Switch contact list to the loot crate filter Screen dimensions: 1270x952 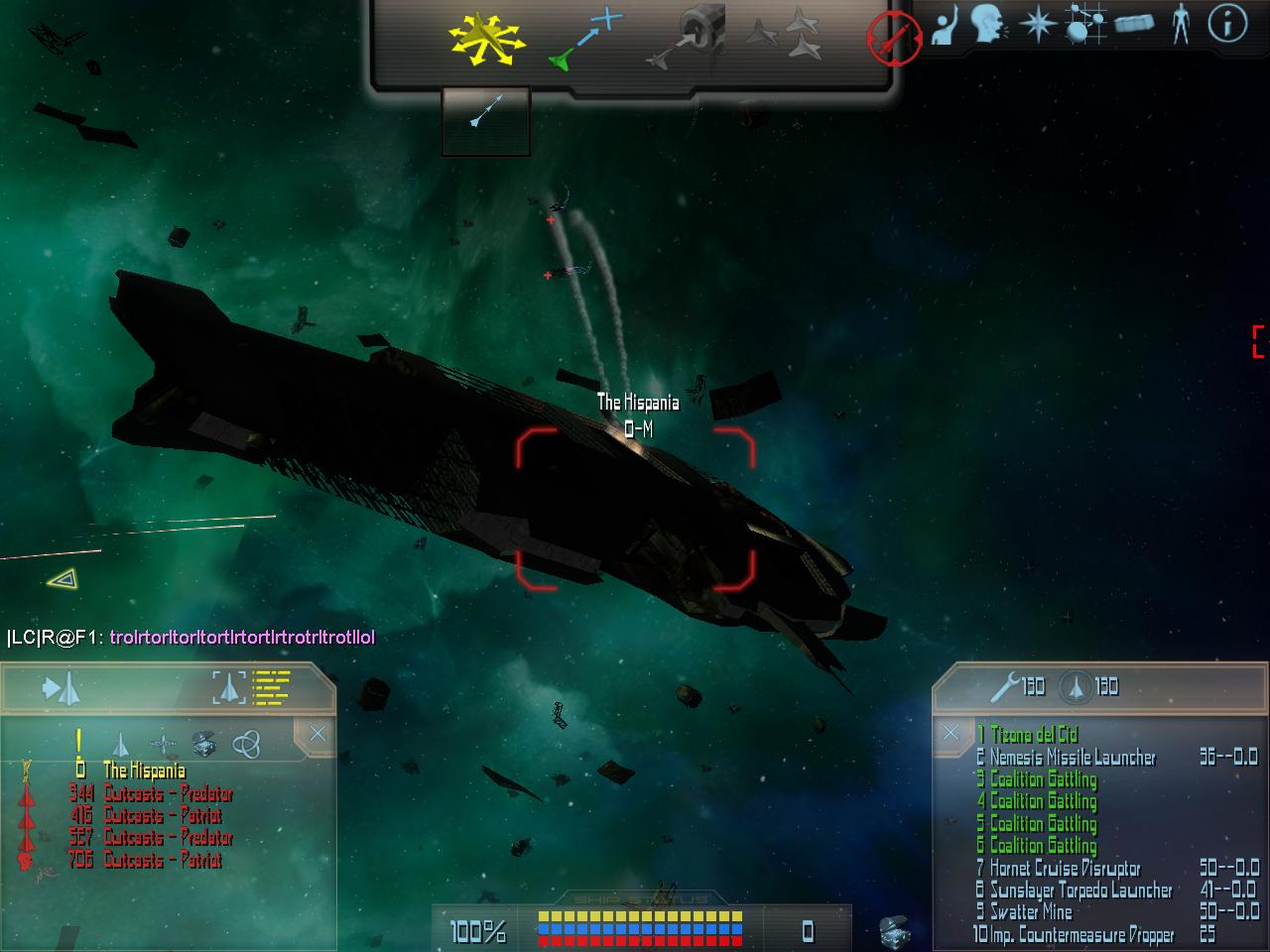pyautogui.click(x=203, y=744)
